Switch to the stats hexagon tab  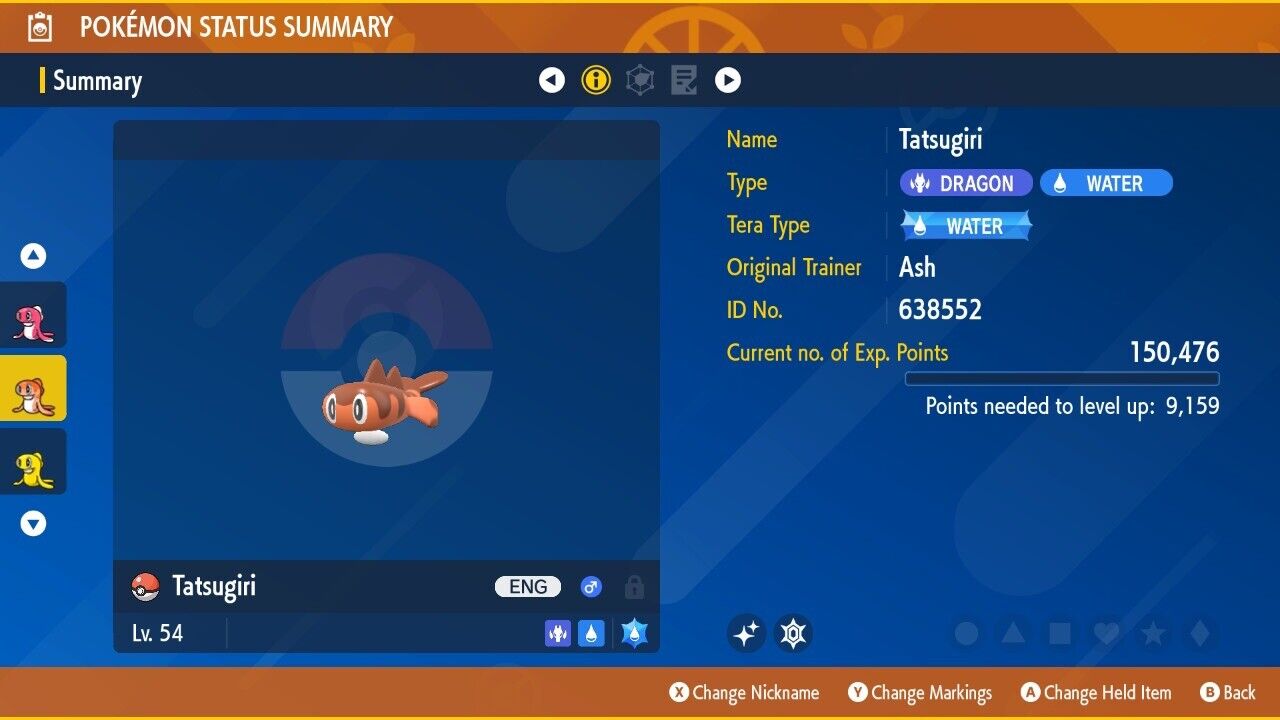point(640,80)
